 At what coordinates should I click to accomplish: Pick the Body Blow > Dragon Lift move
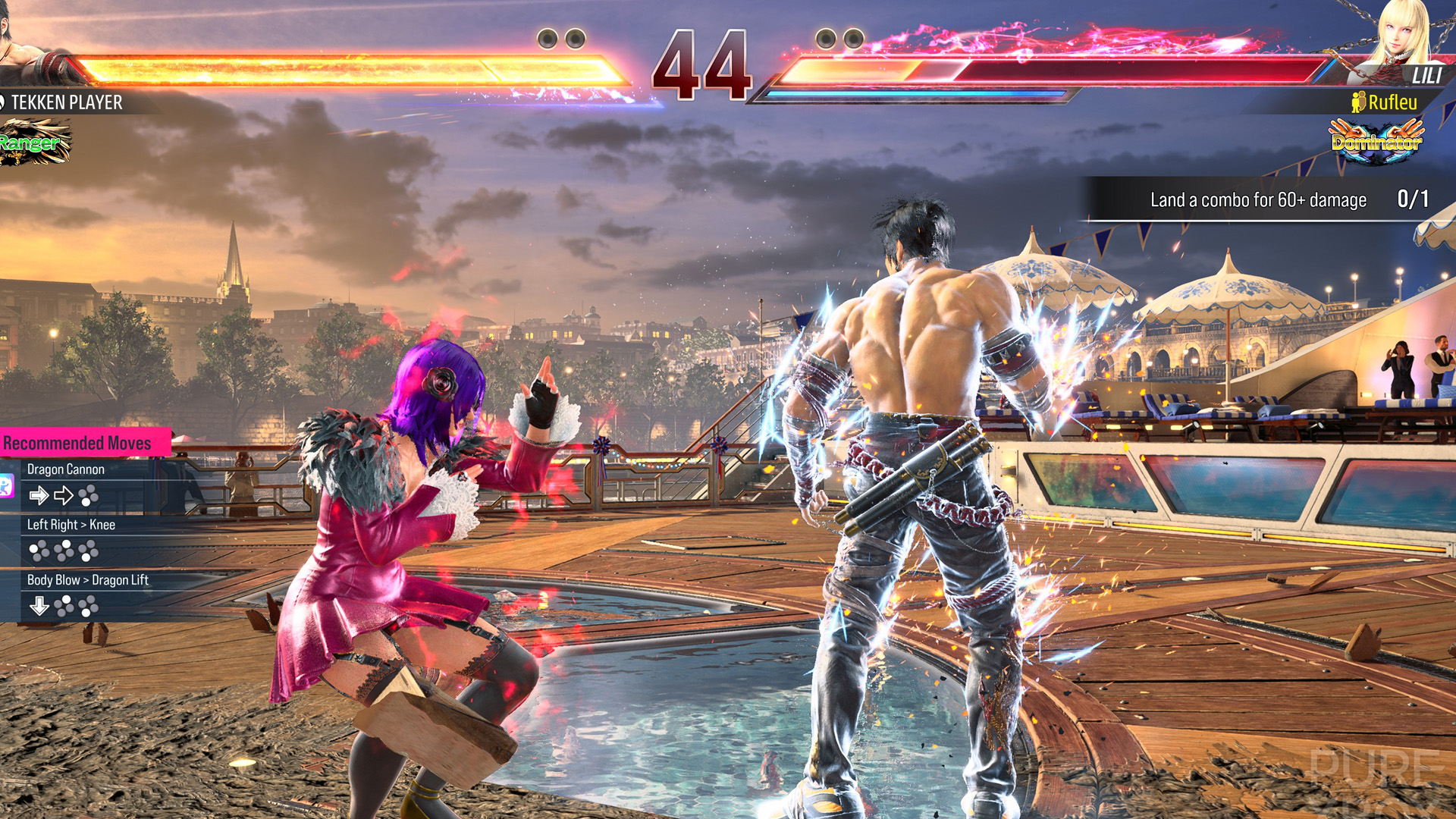88,580
